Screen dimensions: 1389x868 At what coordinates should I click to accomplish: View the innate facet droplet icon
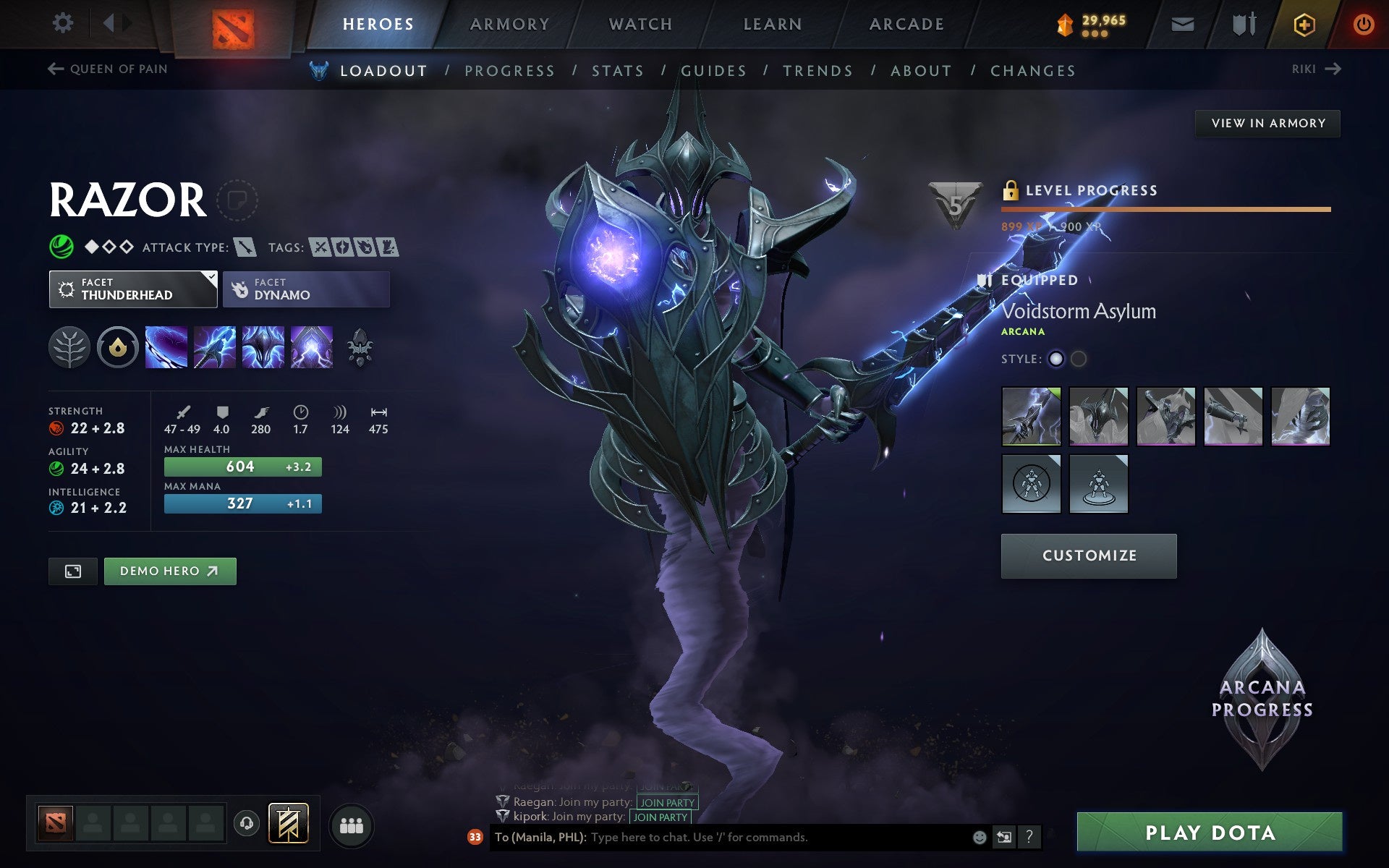116,347
